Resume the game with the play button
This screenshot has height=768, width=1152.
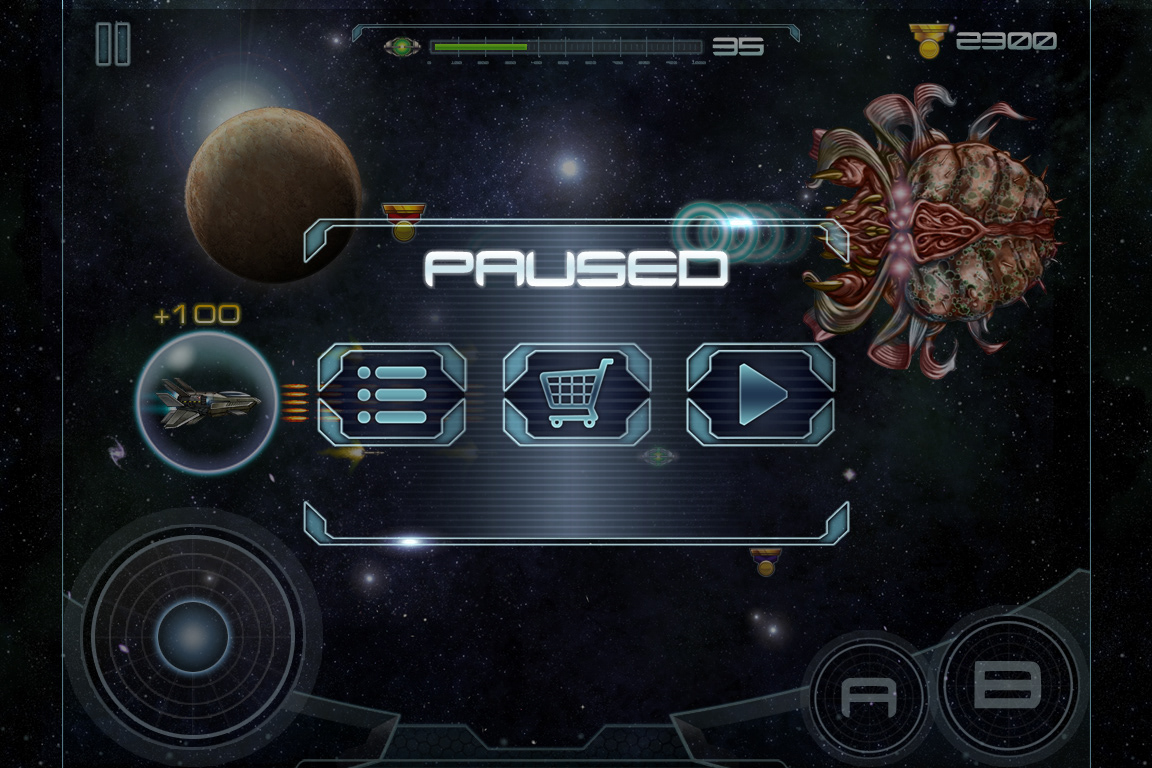[760, 395]
